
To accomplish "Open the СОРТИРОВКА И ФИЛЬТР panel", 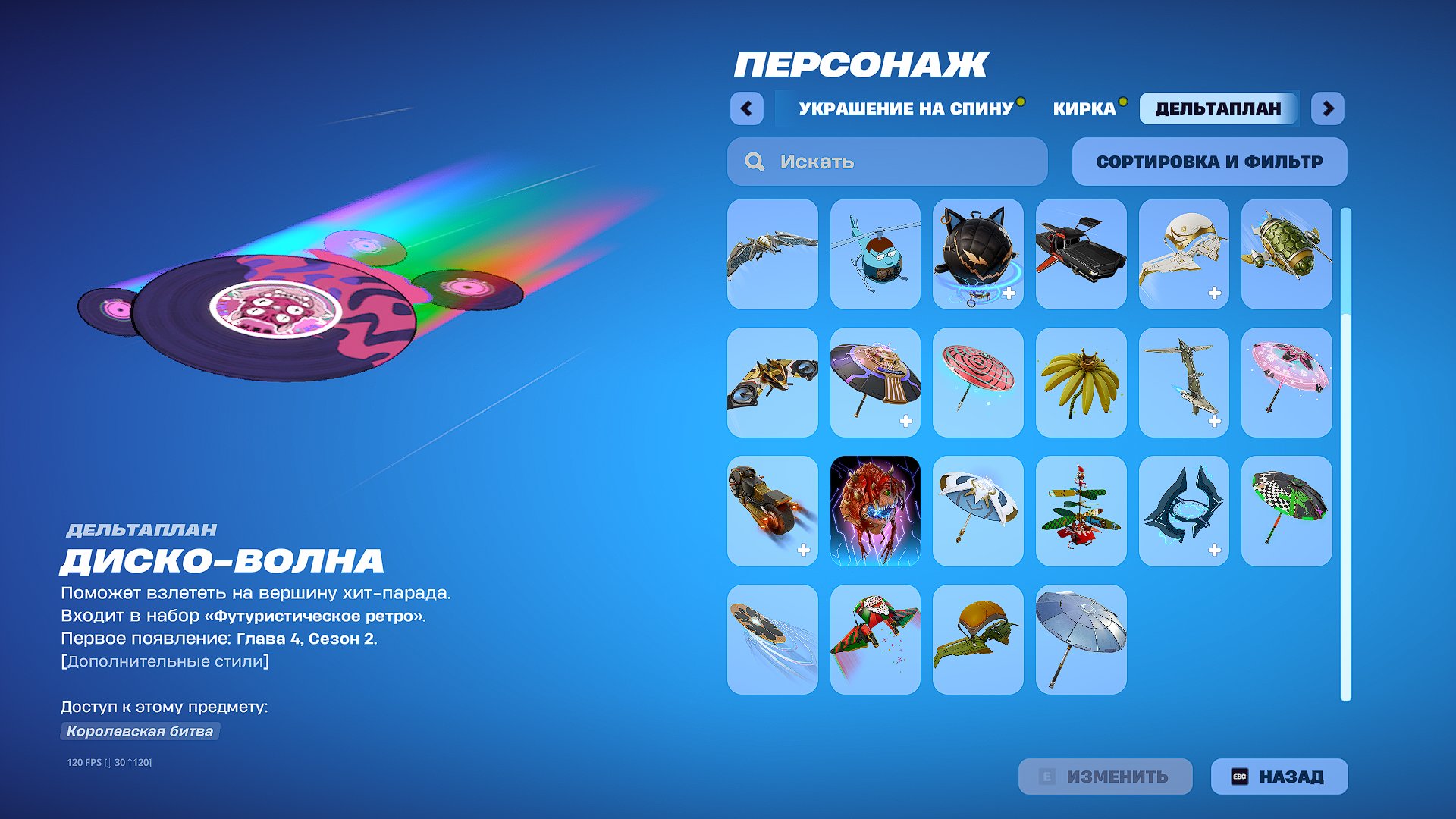I will (1209, 162).
